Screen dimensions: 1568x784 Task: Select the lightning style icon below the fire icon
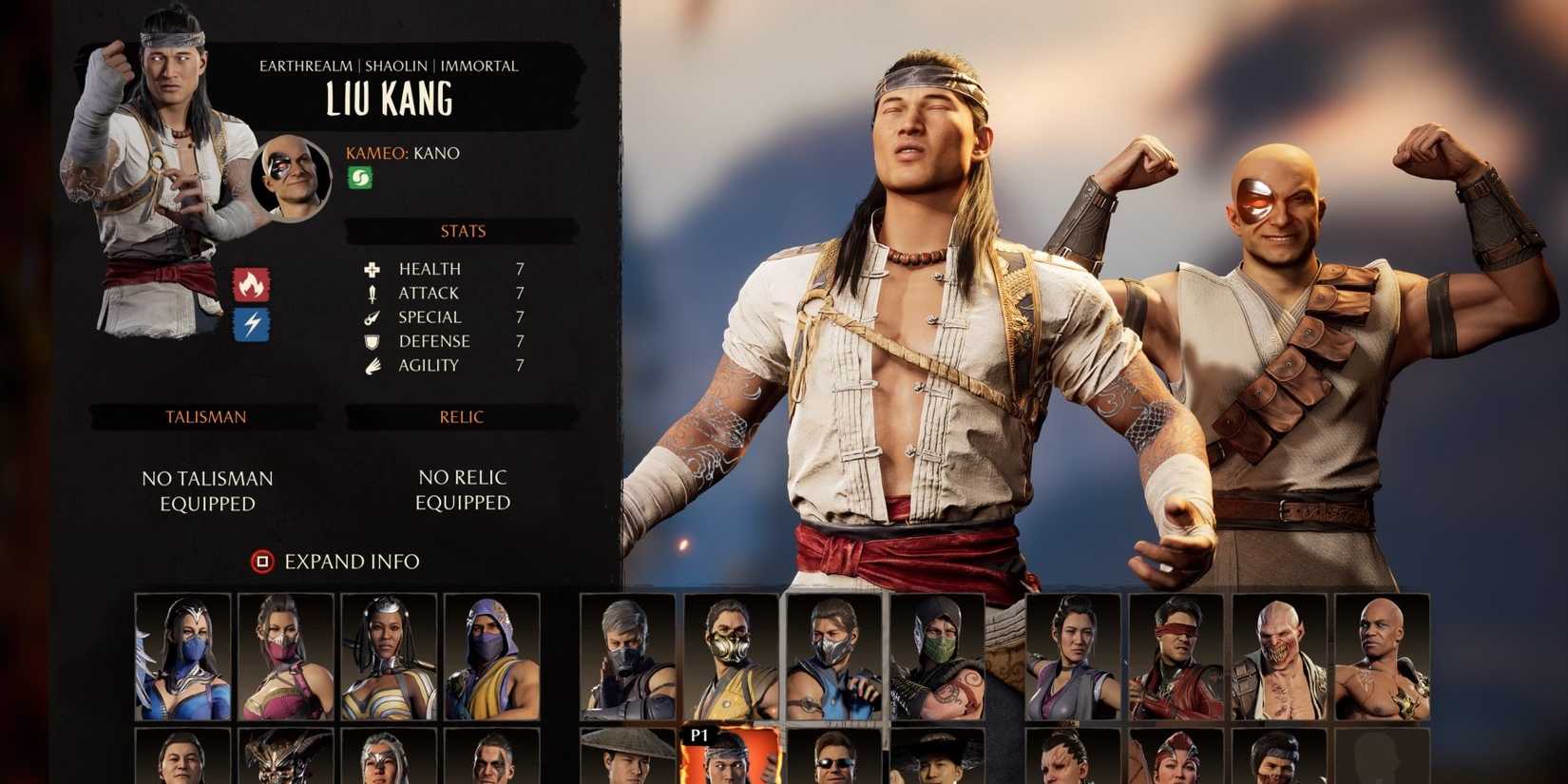click(251, 324)
